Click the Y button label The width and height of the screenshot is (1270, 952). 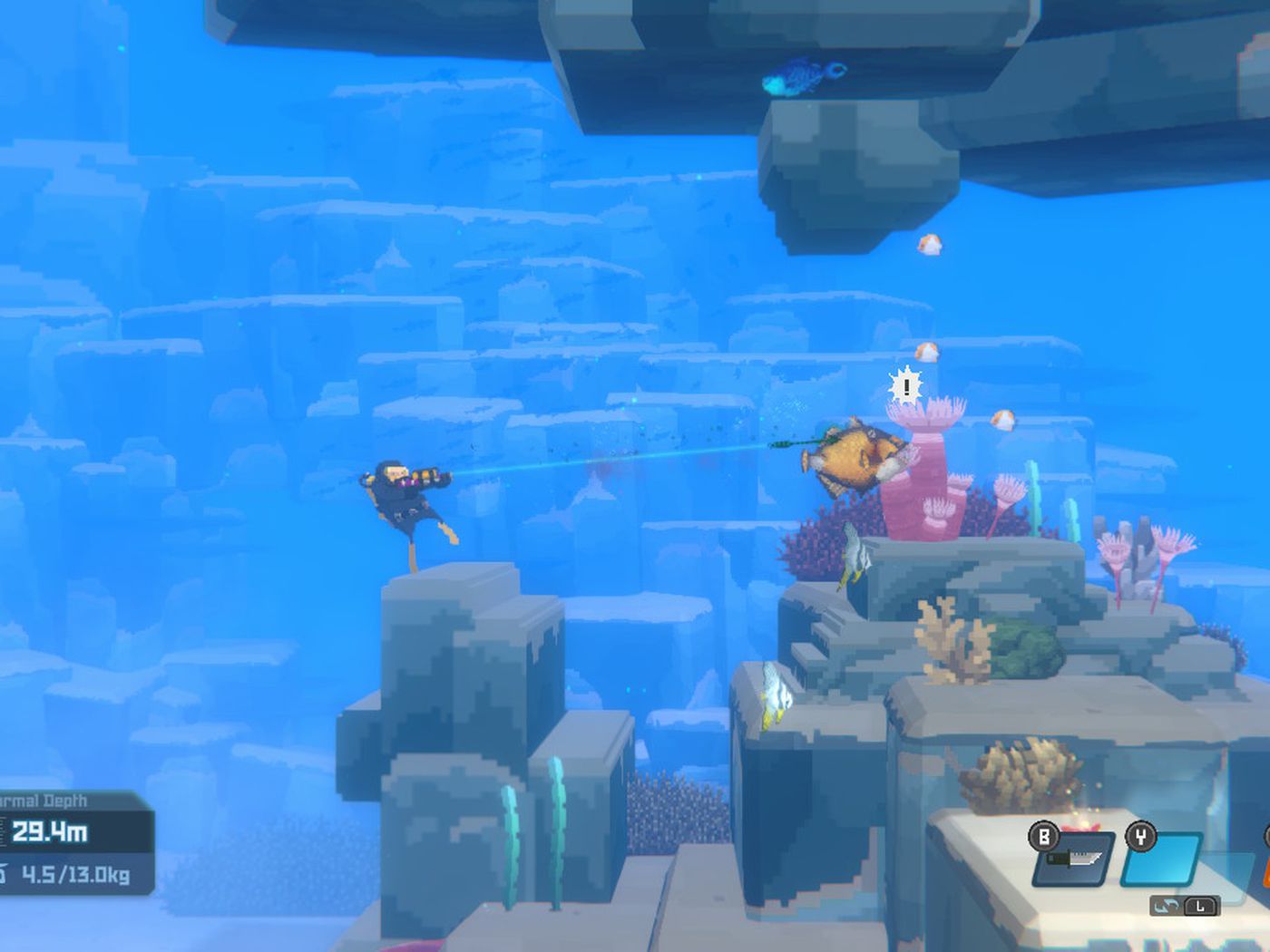[1141, 836]
